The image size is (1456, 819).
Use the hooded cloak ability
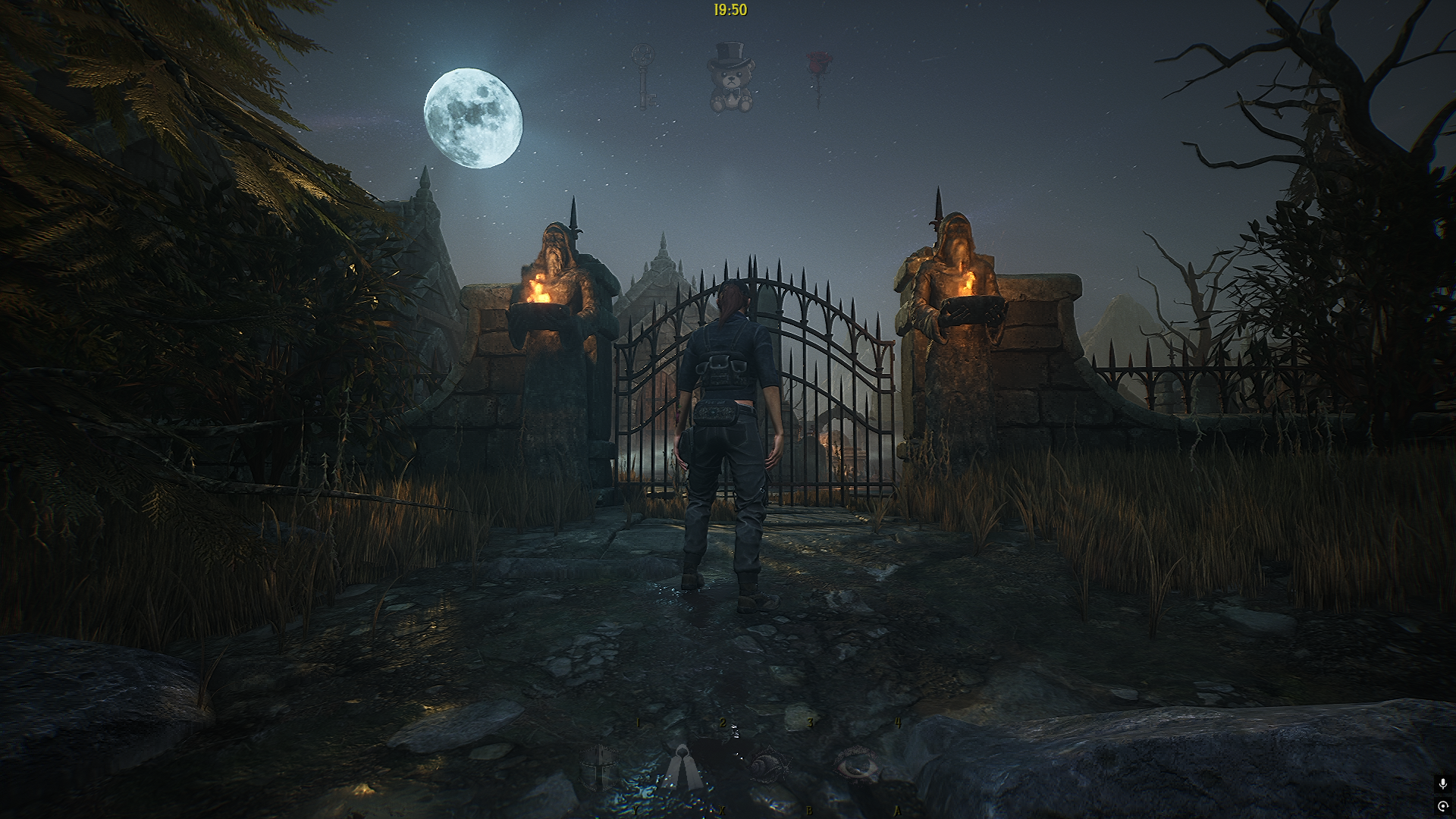(x=685, y=767)
